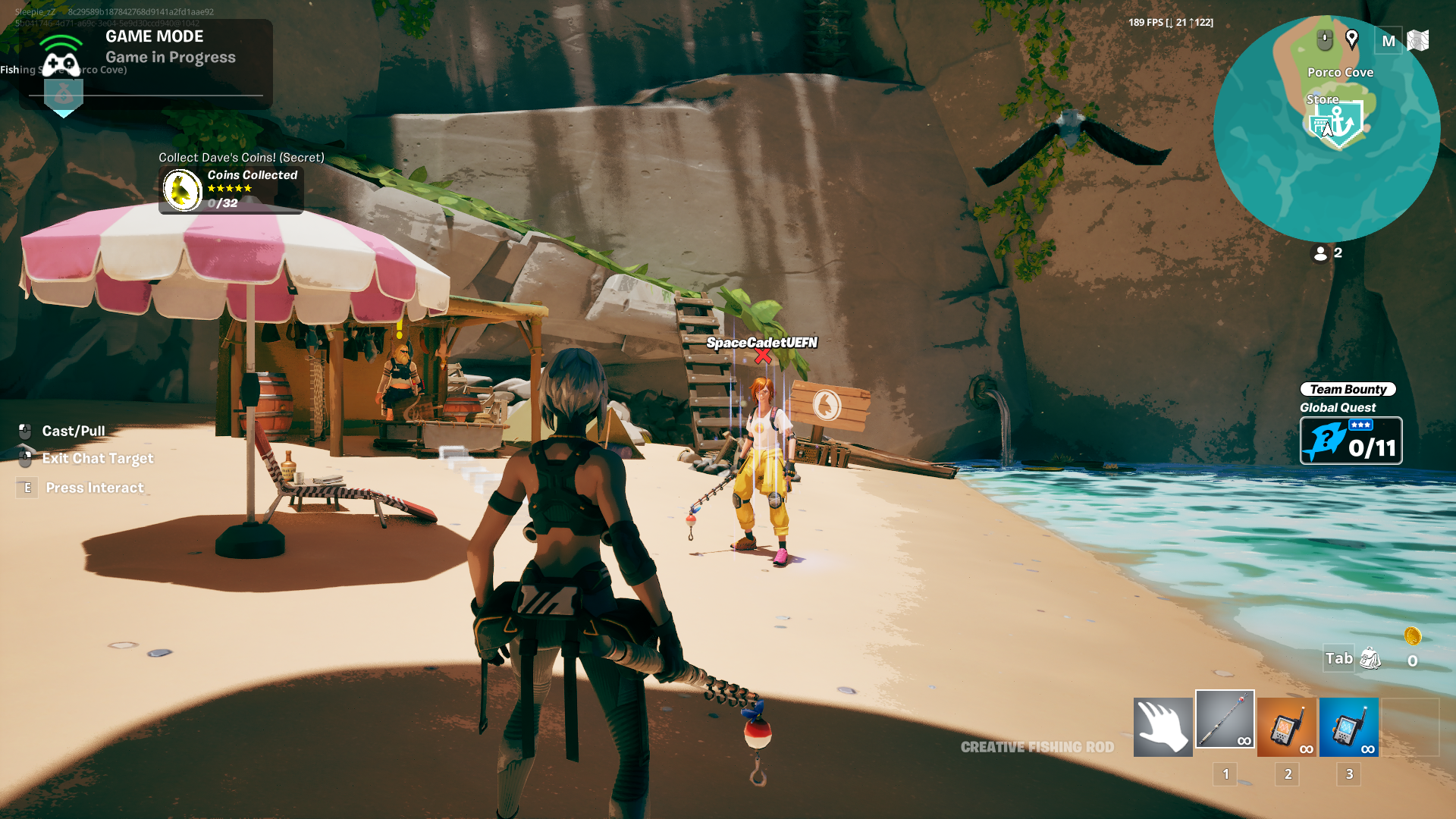Select the orange handheld device slot
Screen dimensions: 1456x819
point(1286,728)
